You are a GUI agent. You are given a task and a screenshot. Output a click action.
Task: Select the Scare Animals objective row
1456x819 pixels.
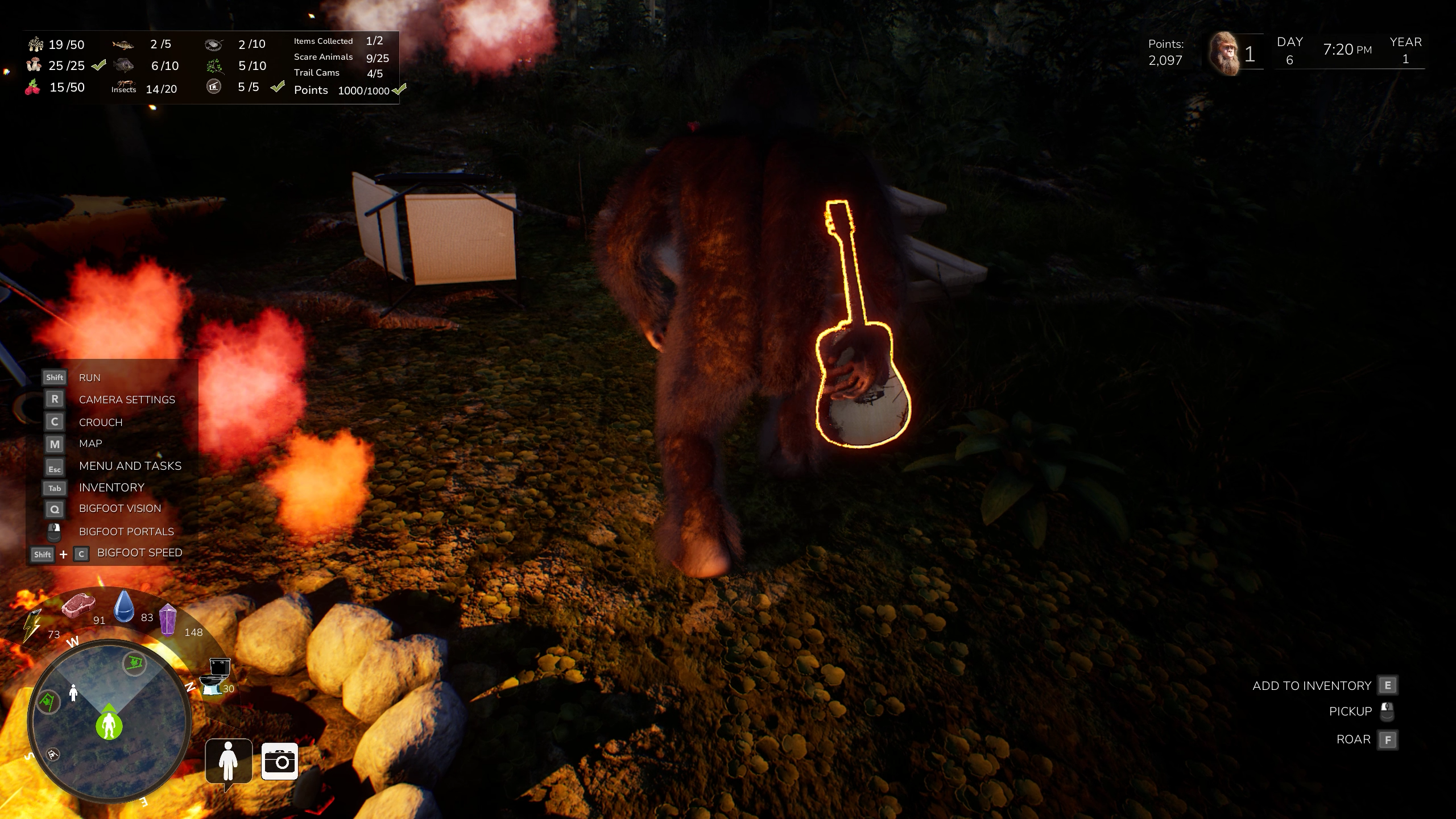pos(341,57)
